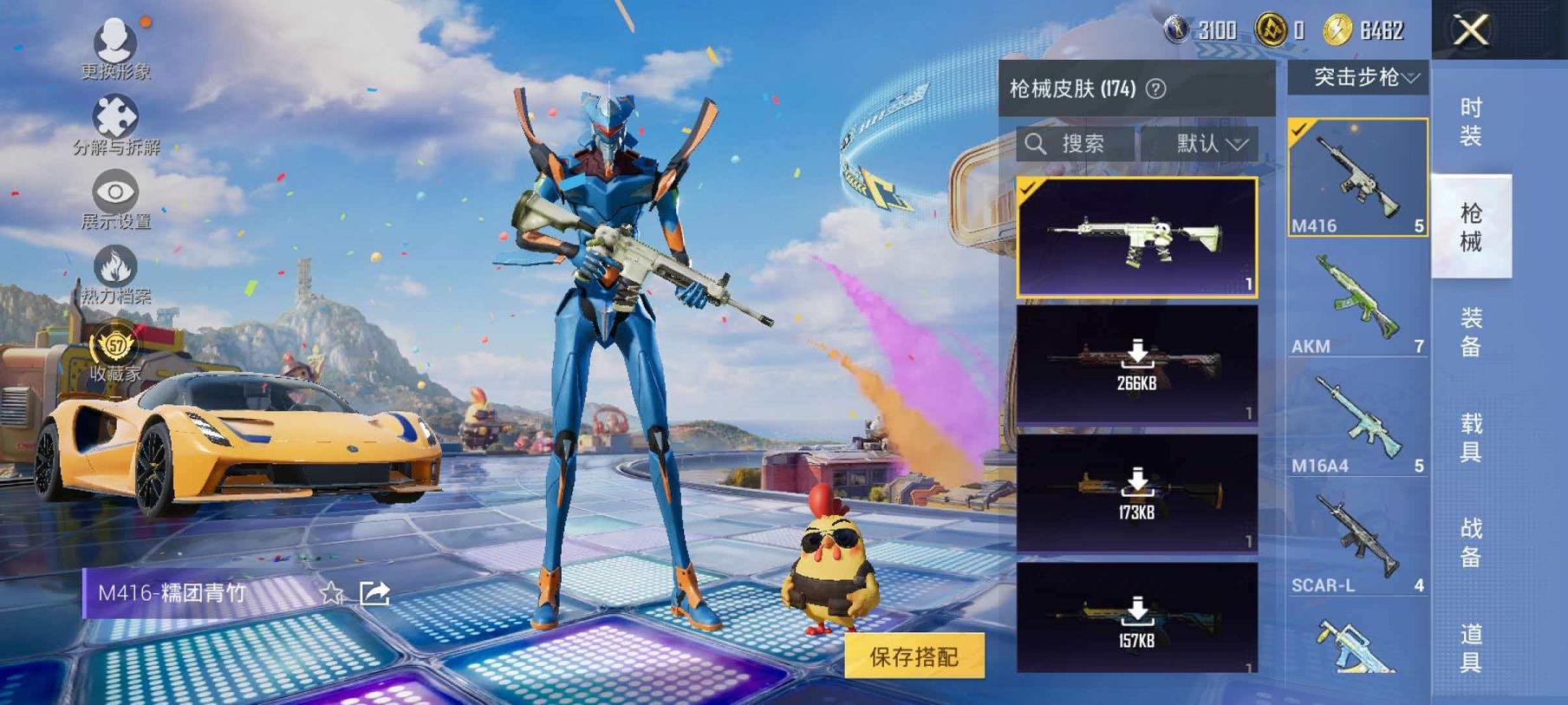
Task: Tap the share icon next to M416-糯团青竹
Action: (373, 593)
